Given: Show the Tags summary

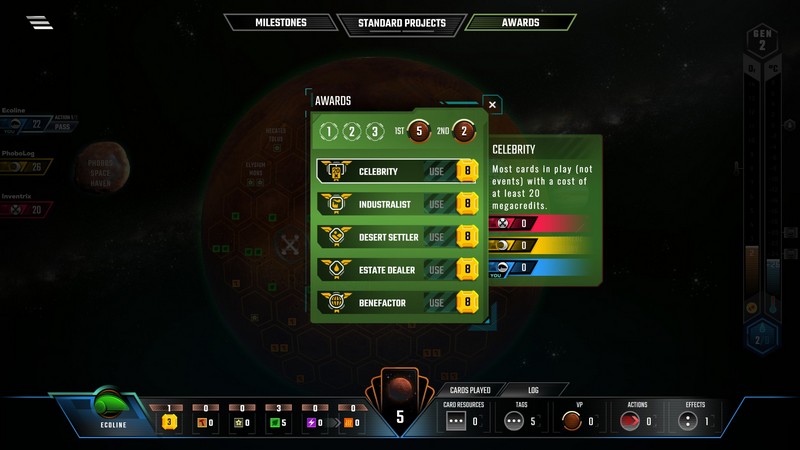Looking at the screenshot, I should [519, 420].
